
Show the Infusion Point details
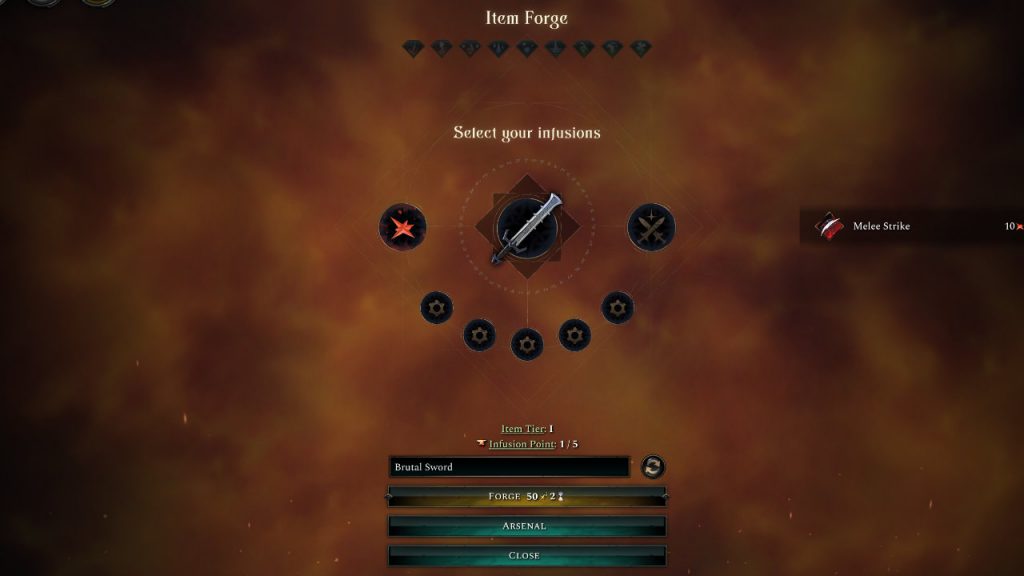pyautogui.click(x=519, y=444)
